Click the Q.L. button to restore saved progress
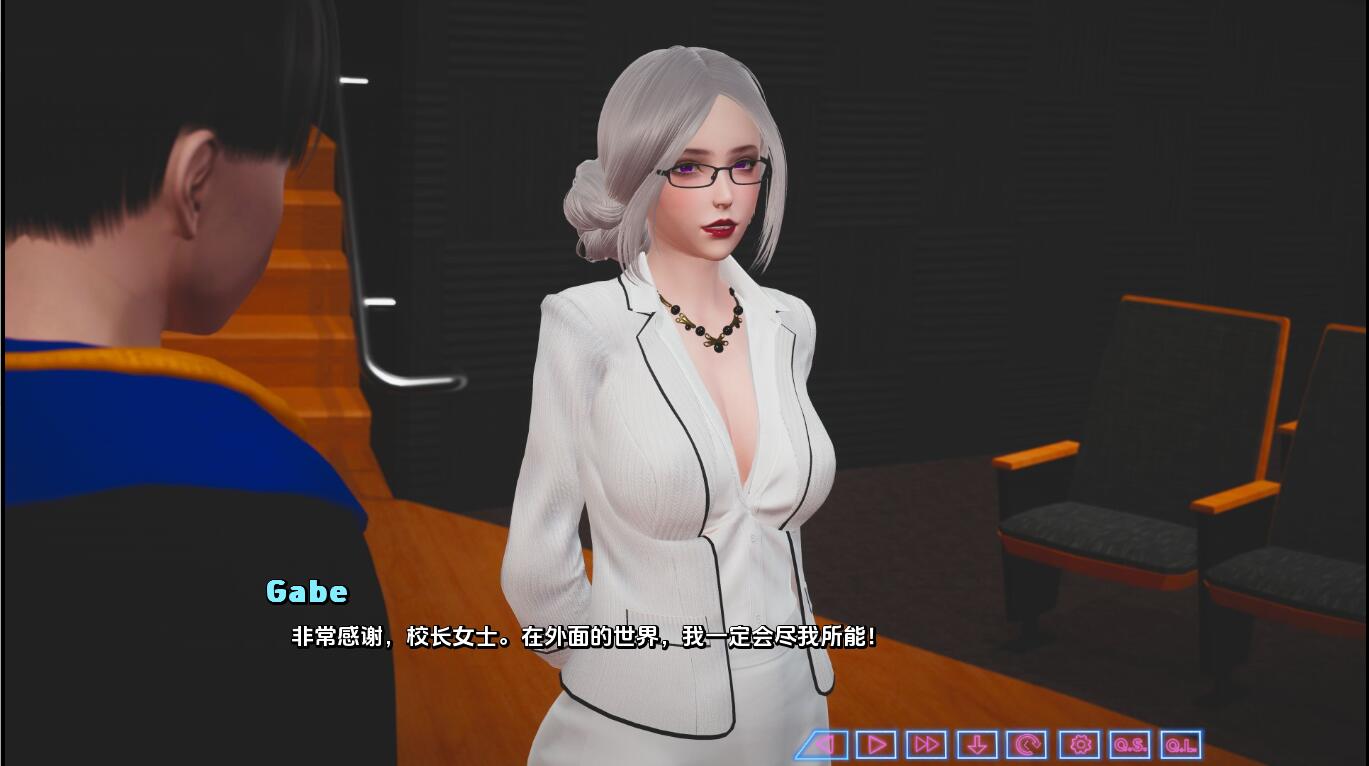1369x766 pixels. click(x=1180, y=744)
